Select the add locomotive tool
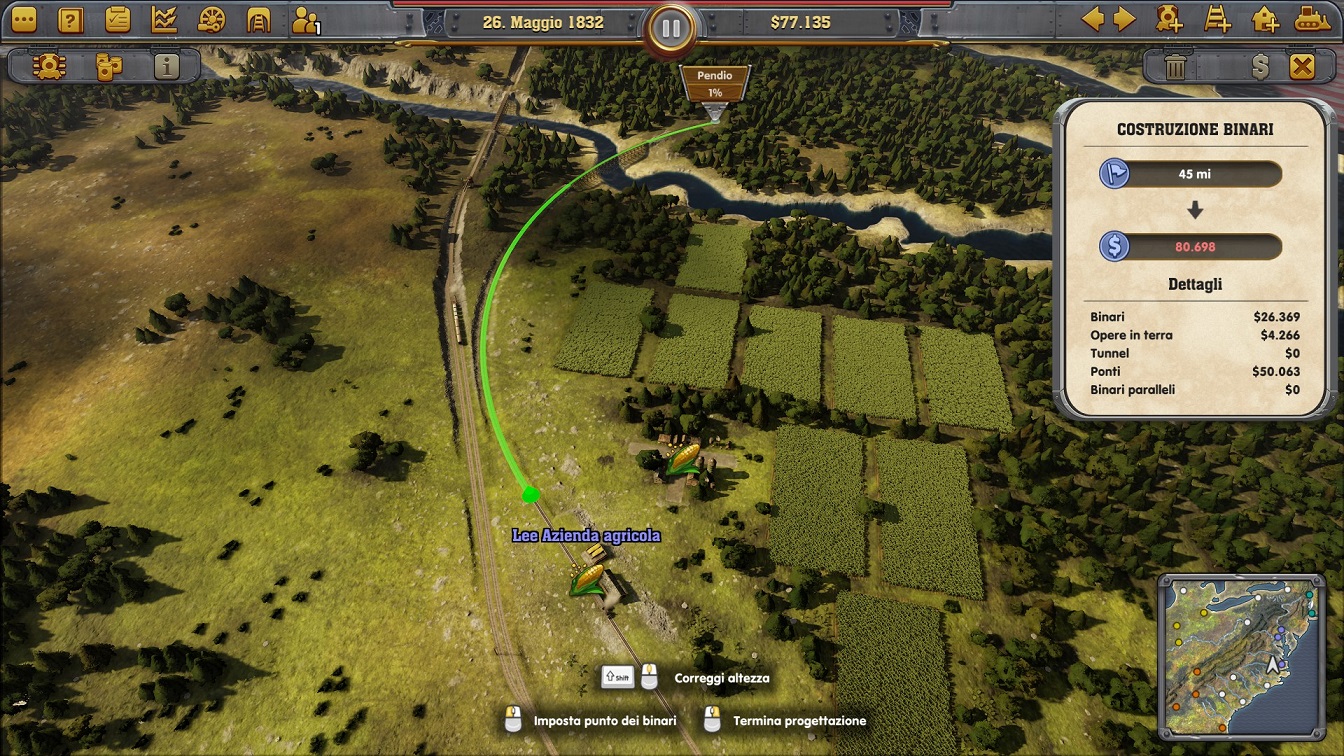The height and width of the screenshot is (756, 1344). coord(1169,19)
